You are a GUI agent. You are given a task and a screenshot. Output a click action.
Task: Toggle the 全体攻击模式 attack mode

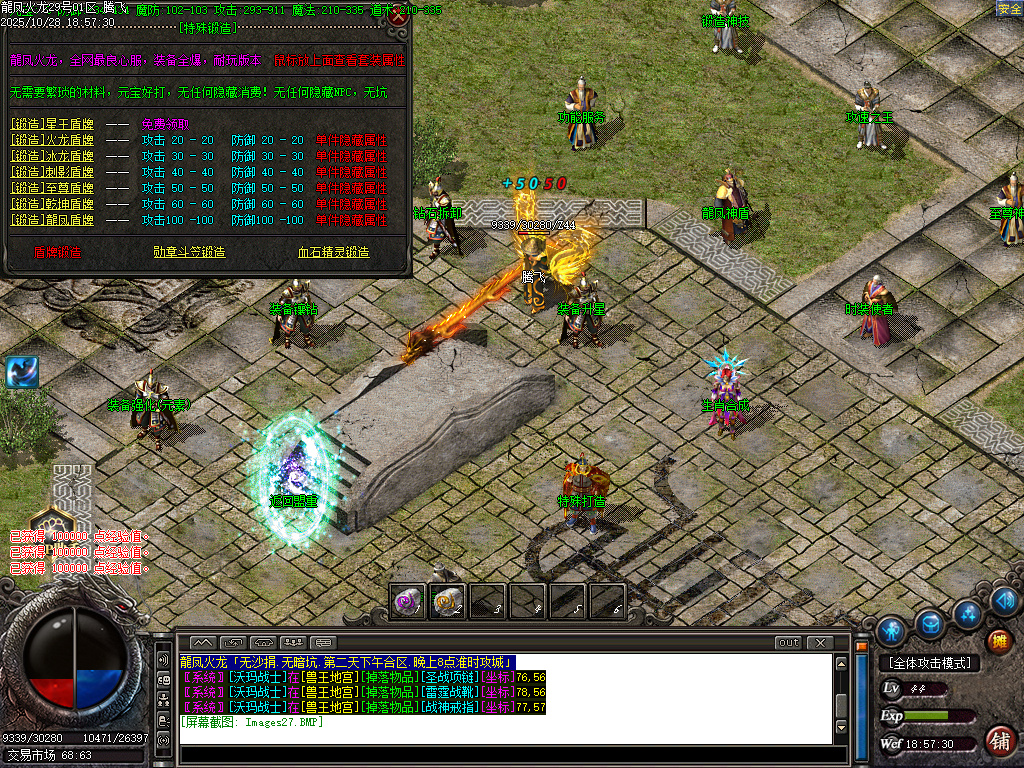[x=930, y=663]
